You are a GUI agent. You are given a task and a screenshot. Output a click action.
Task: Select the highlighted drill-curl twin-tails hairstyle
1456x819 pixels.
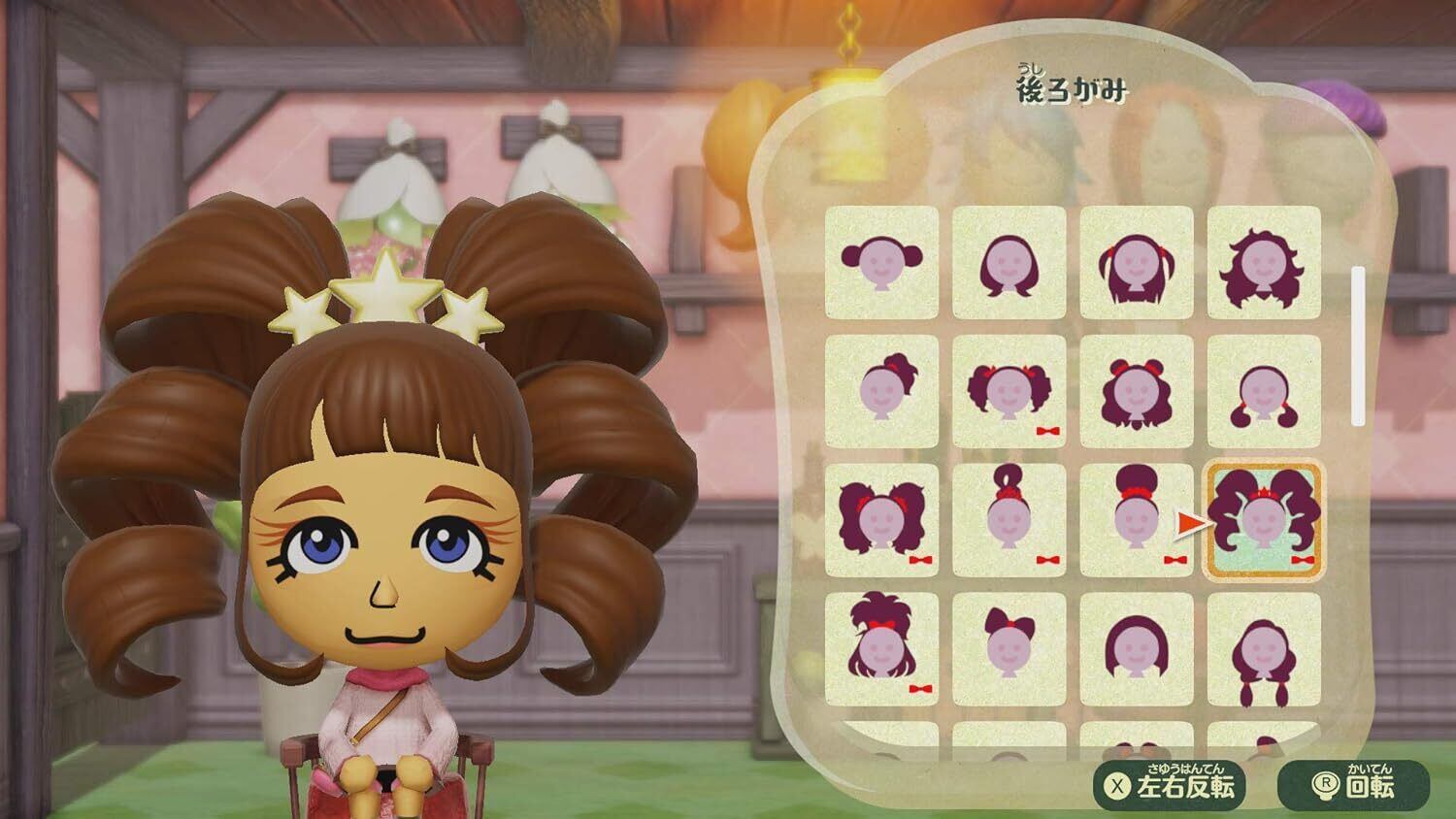click(1263, 519)
